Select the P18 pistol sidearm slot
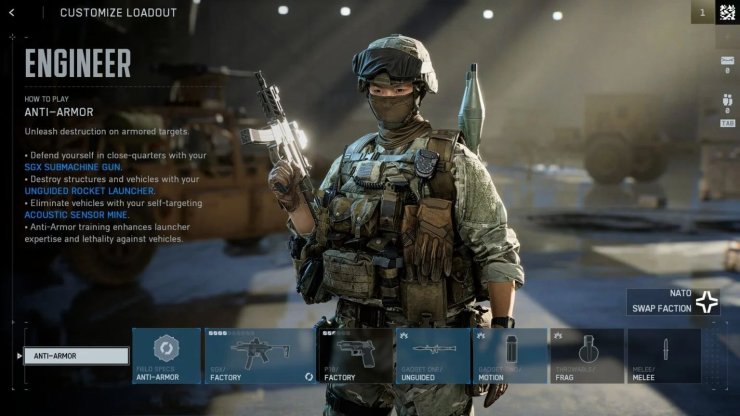Image resolution: width=740 pixels, height=416 pixels. tap(355, 355)
